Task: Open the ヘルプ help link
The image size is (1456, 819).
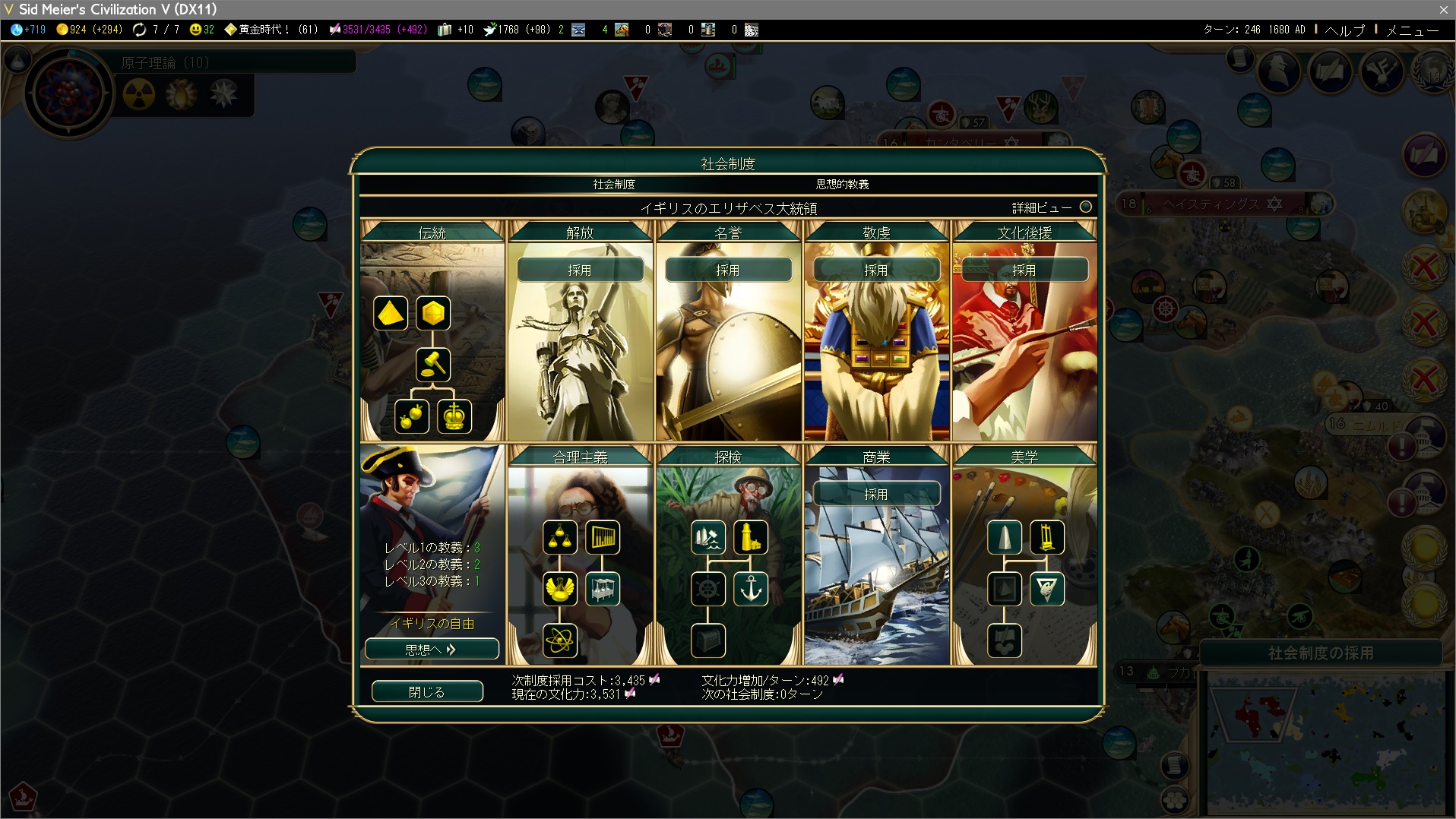Action: coord(1344,30)
